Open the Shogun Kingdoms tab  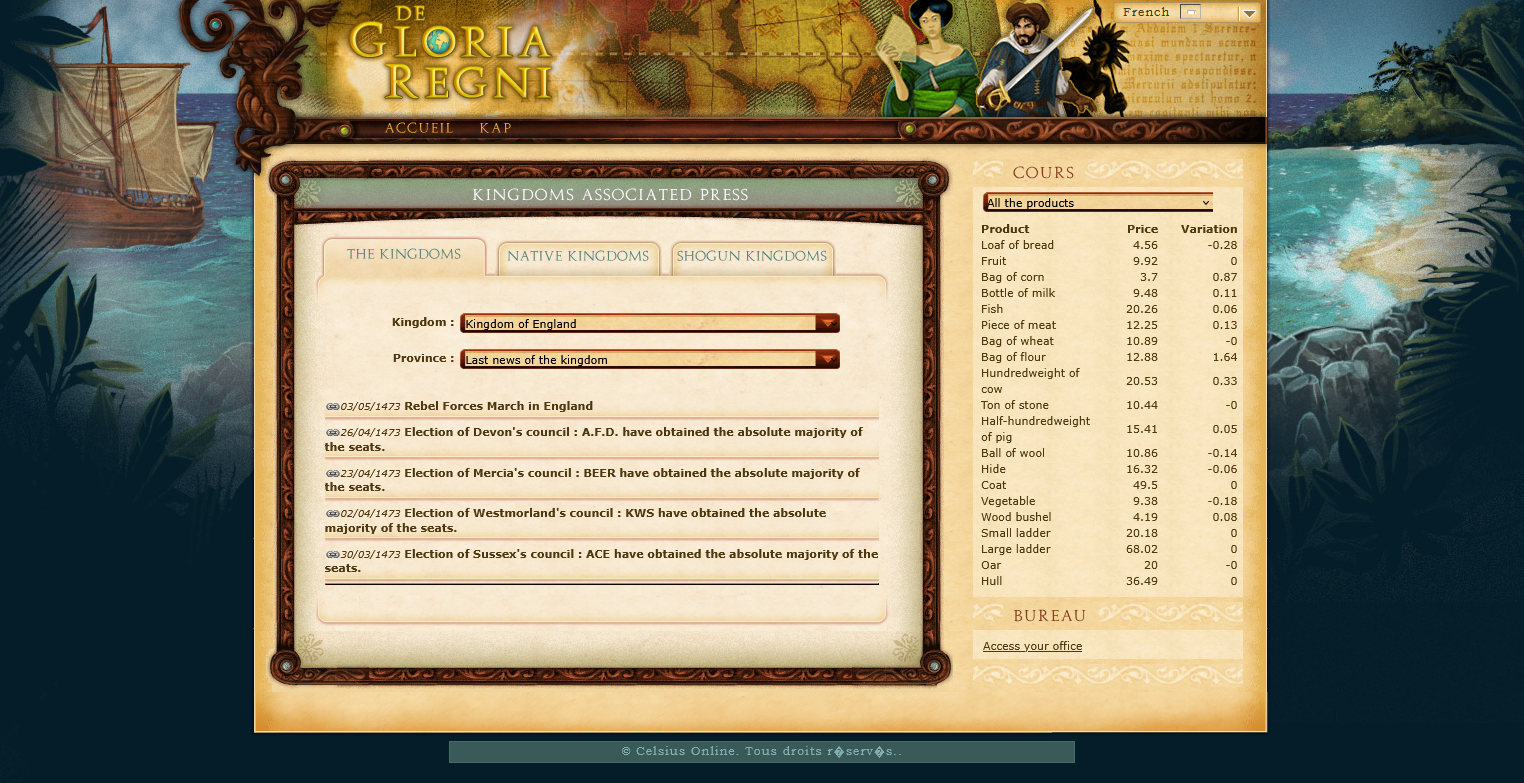tap(751, 257)
